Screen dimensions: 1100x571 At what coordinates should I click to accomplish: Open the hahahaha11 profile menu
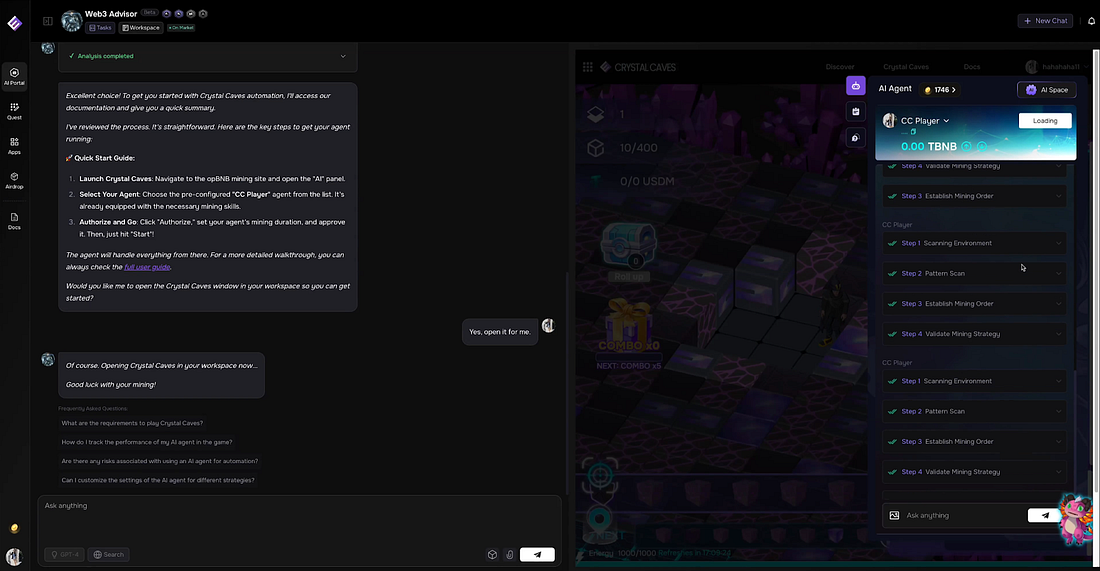1050,67
